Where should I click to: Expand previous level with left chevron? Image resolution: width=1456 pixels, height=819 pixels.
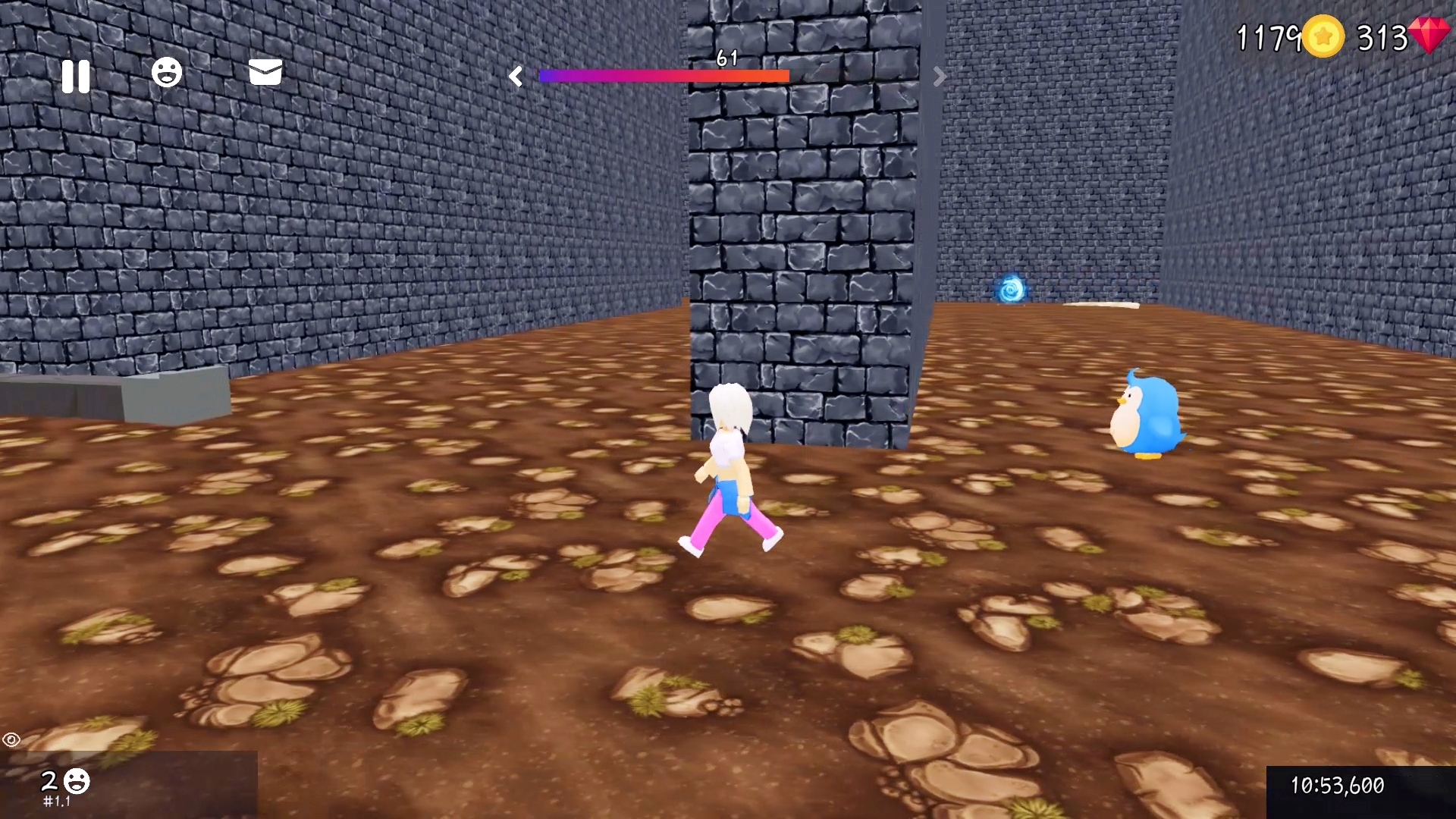[516, 76]
